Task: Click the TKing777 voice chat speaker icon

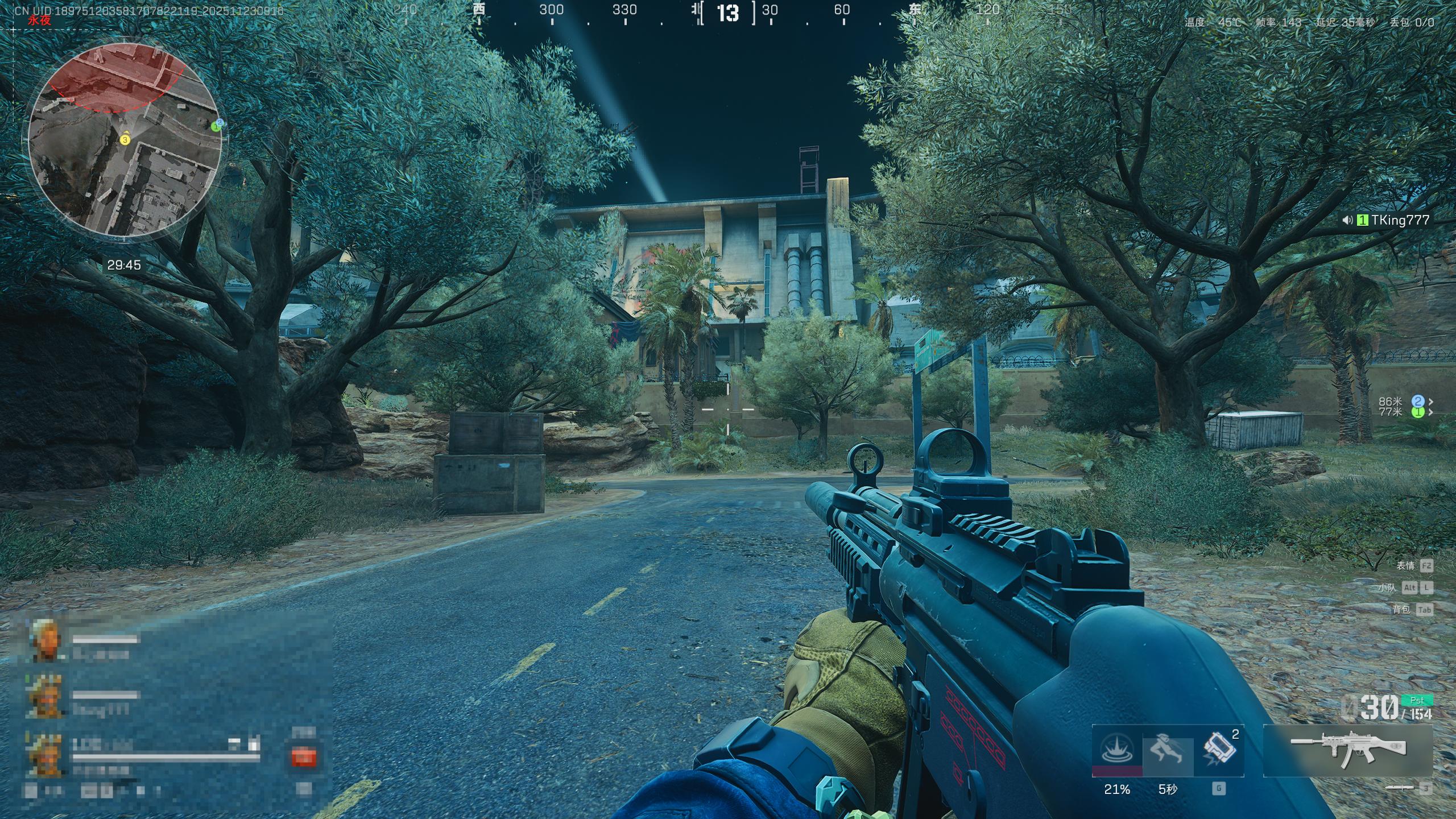Action: tap(1347, 220)
